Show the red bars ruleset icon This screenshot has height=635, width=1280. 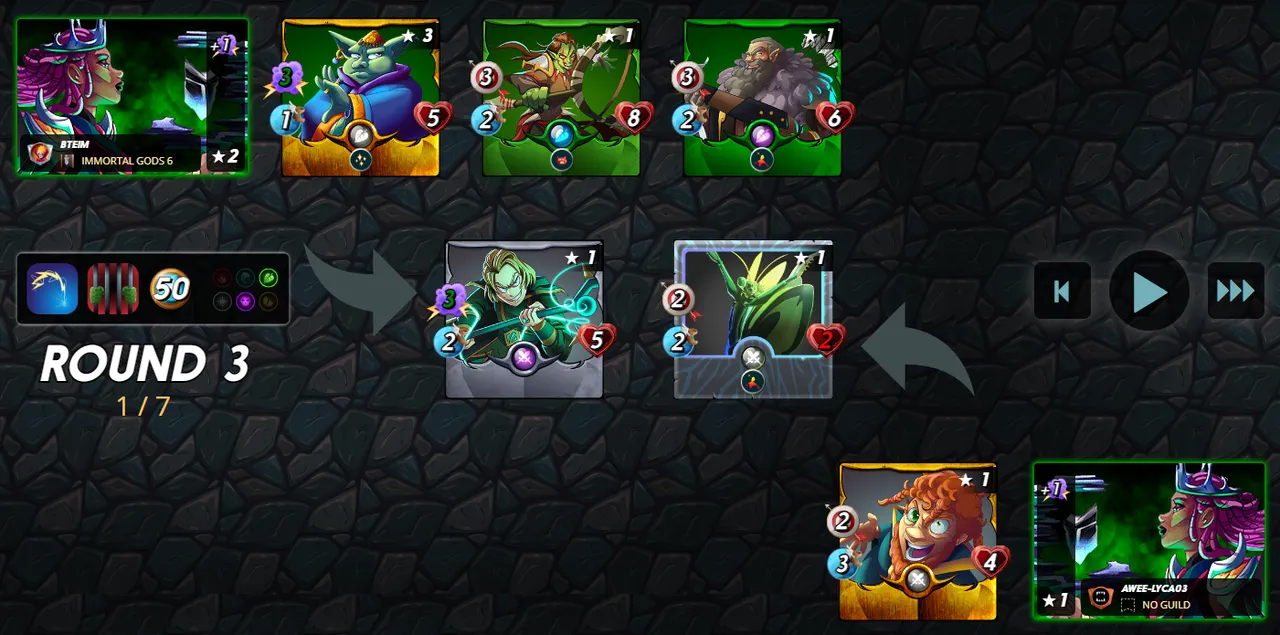point(112,289)
